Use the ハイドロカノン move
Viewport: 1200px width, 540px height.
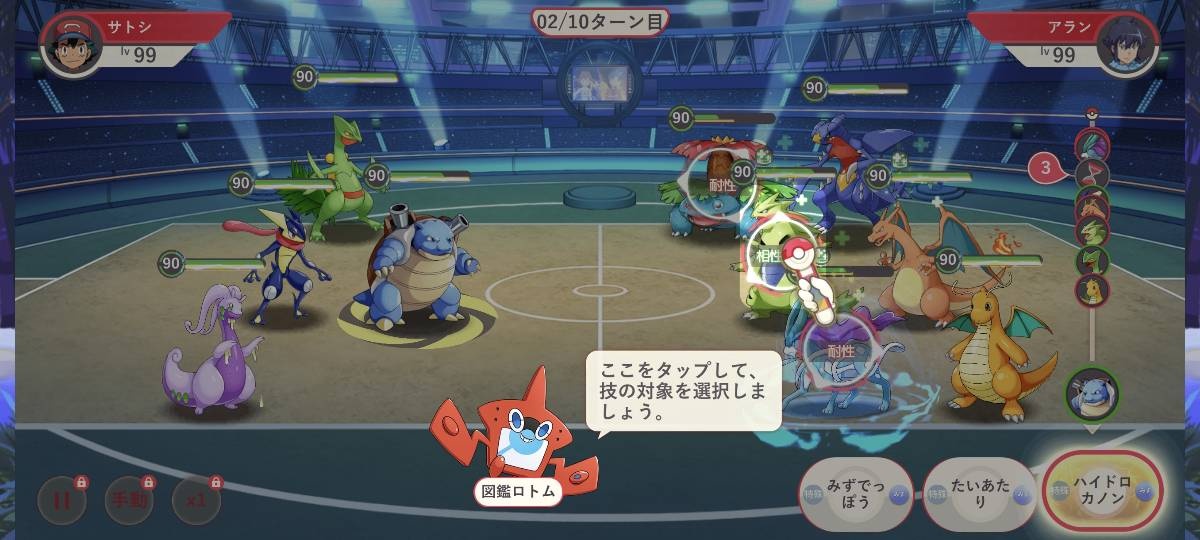coord(1102,492)
